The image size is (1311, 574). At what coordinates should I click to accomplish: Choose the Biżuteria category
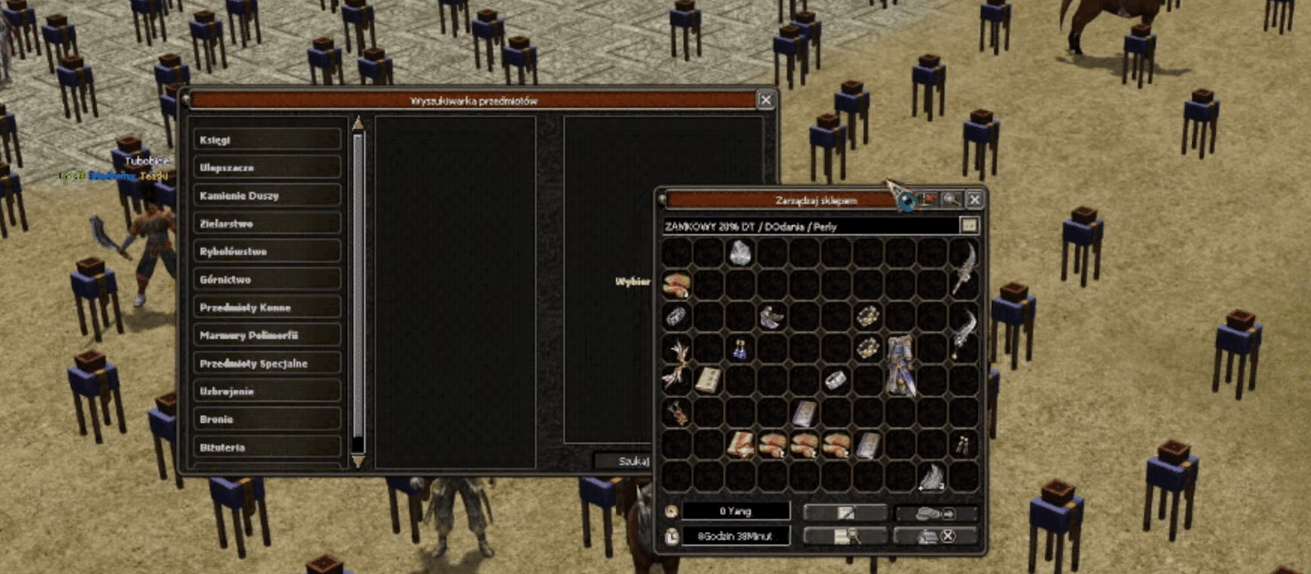(x=267, y=448)
